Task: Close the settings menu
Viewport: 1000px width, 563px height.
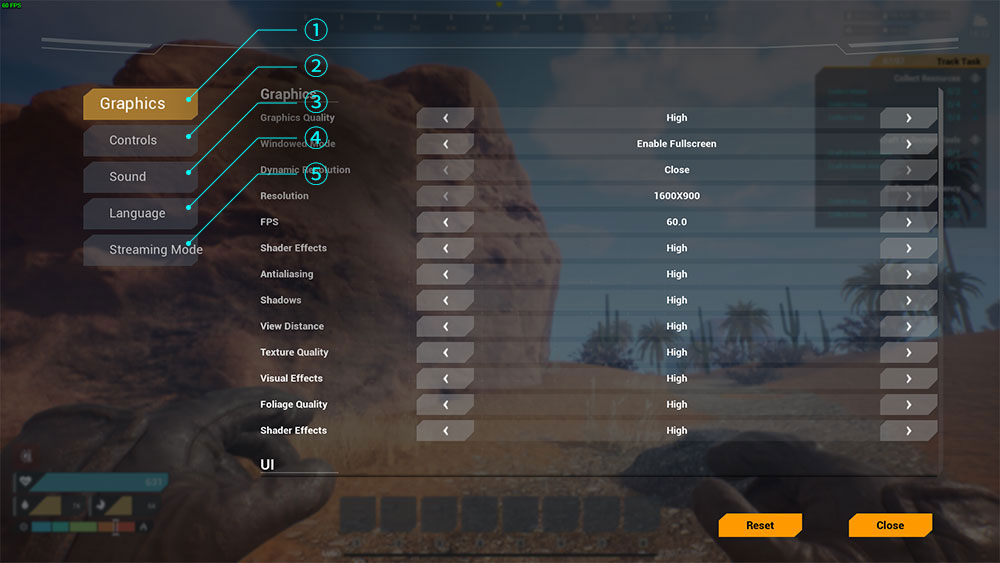Action: pos(890,525)
